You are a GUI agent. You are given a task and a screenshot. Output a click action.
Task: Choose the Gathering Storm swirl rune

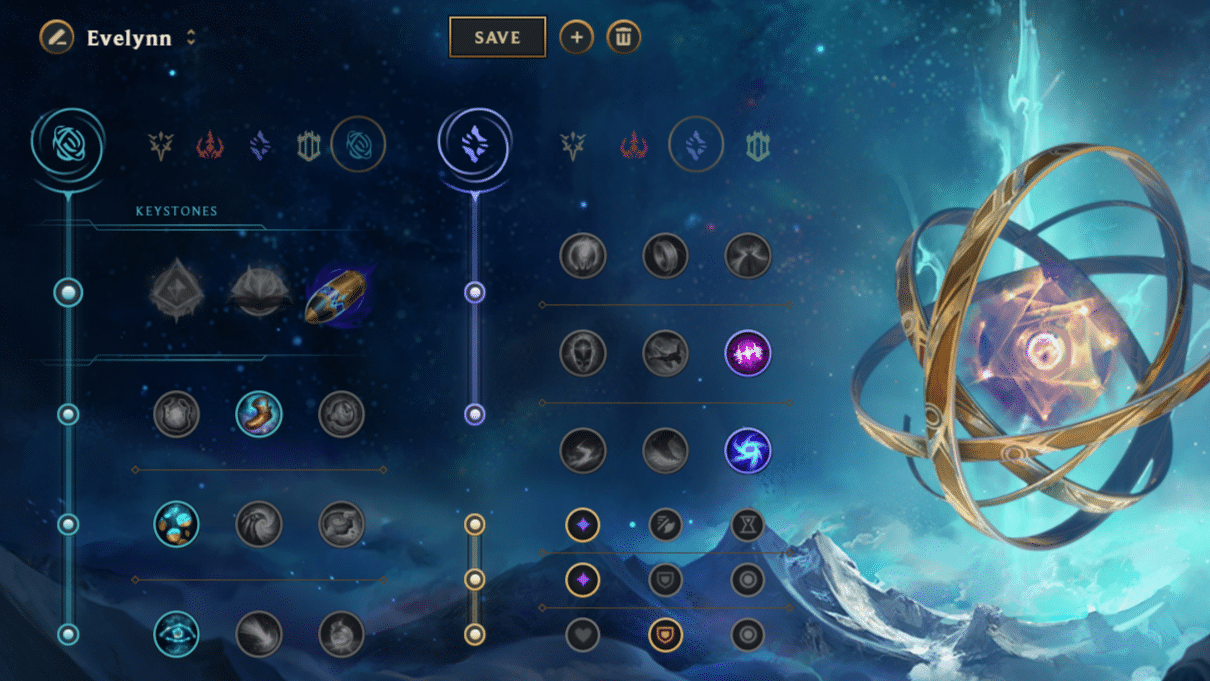(747, 451)
